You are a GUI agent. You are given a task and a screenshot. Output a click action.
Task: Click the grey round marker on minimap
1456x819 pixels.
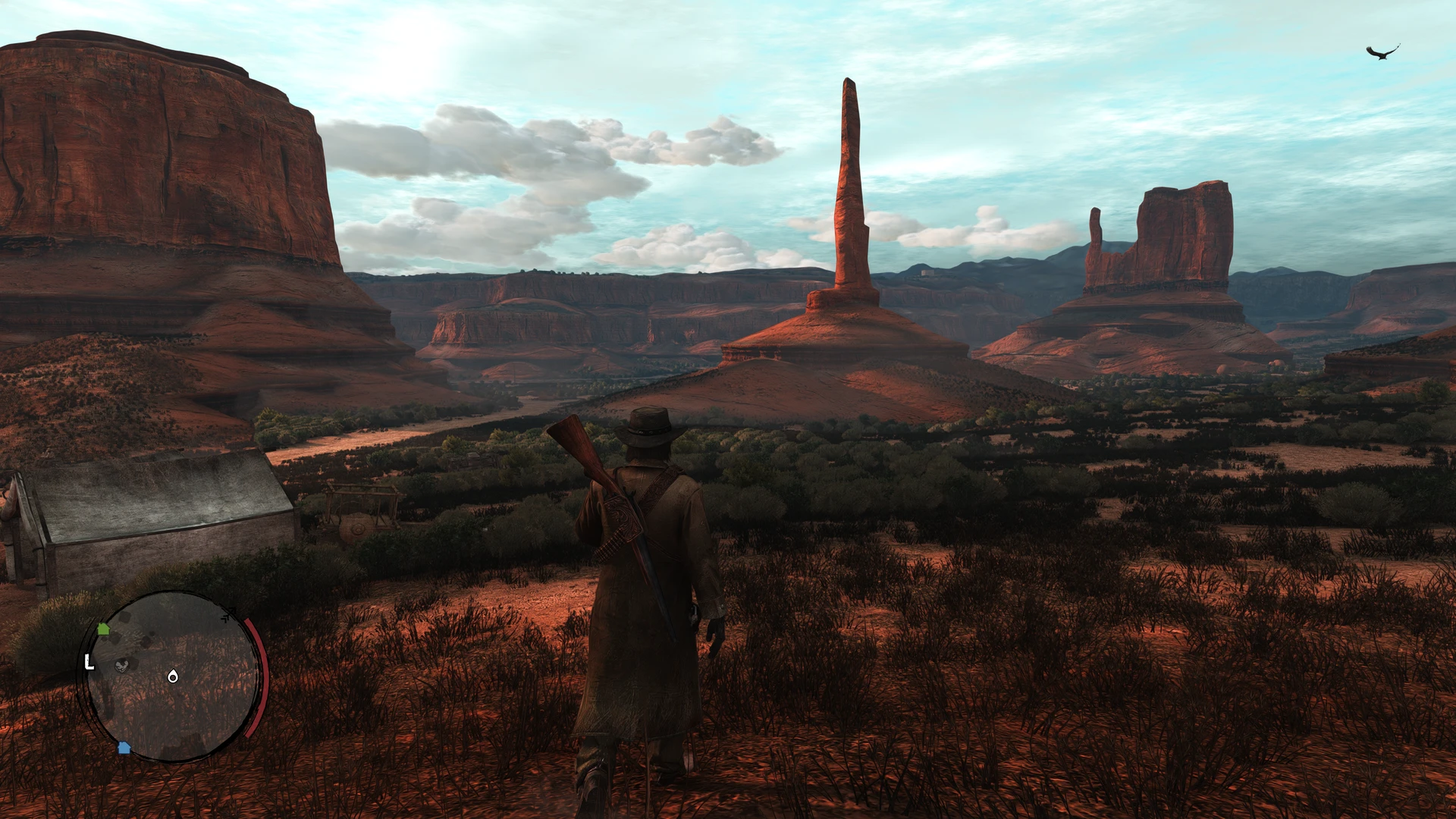(x=121, y=665)
